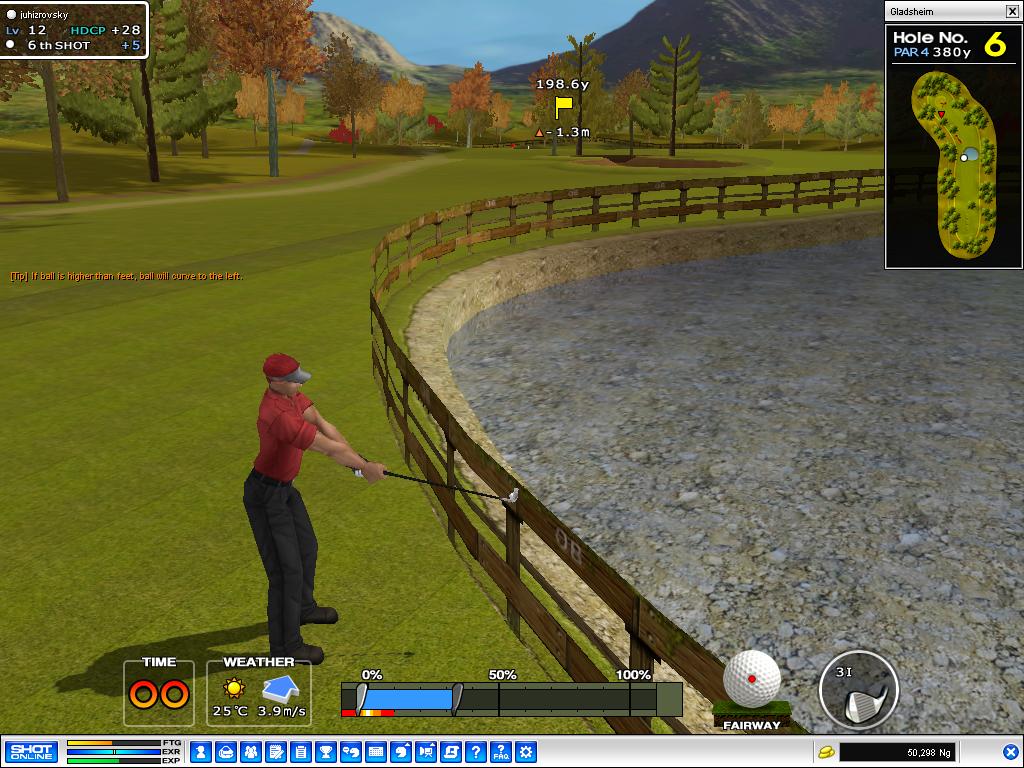Screen dimensions: 1024x768
Task: Open the chat speech bubbles icon
Action: point(351,751)
